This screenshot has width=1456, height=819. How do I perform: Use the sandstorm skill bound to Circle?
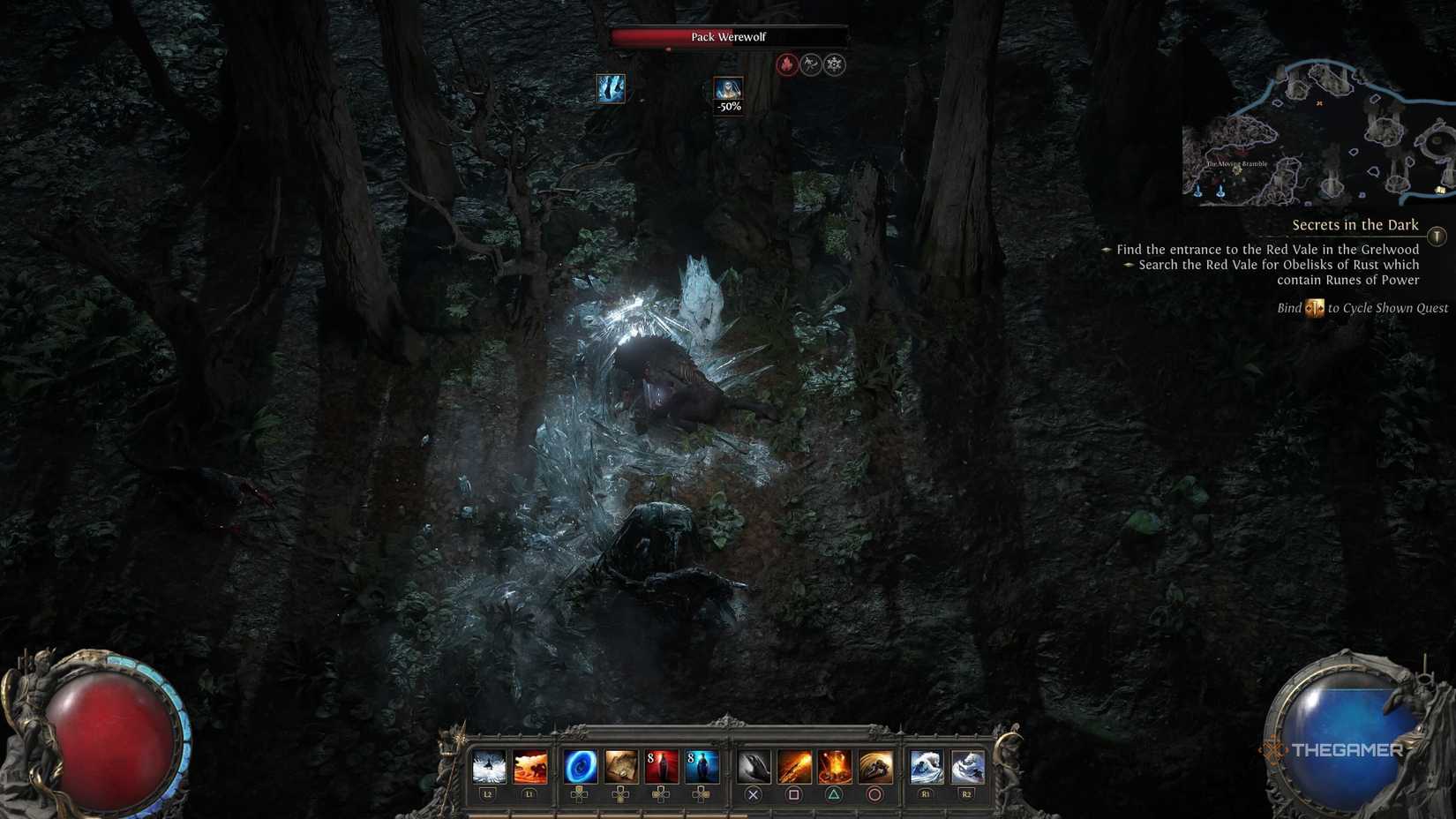click(874, 766)
